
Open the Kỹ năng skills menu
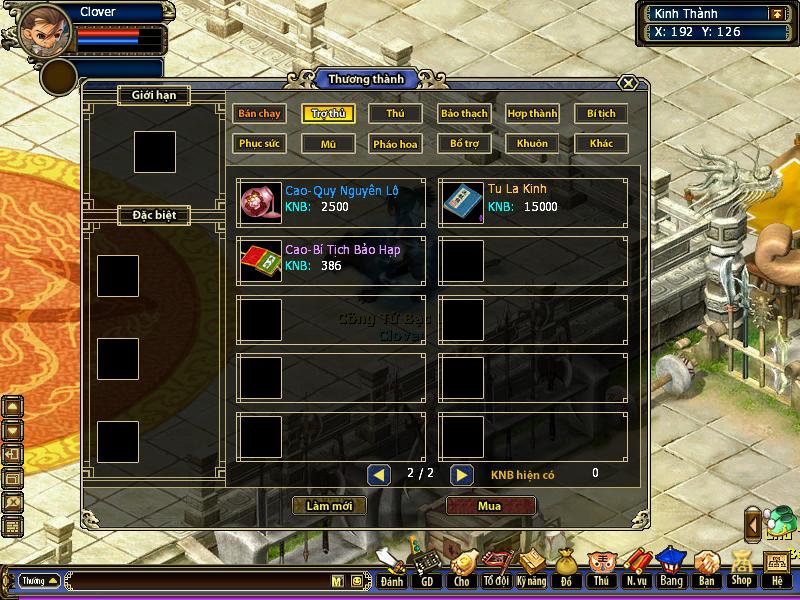coord(531,569)
